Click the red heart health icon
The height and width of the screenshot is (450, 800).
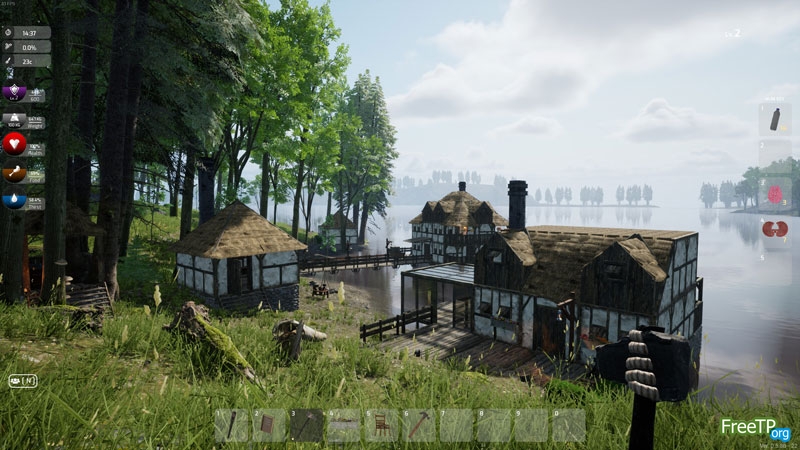tap(14, 144)
